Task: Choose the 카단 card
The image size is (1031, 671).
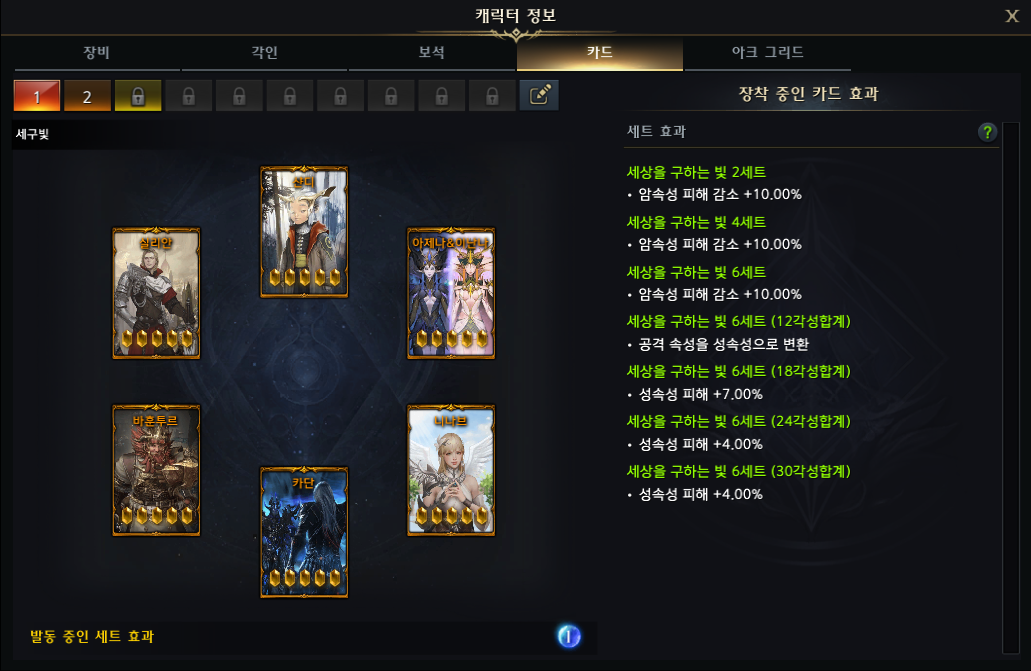Action: [x=304, y=532]
